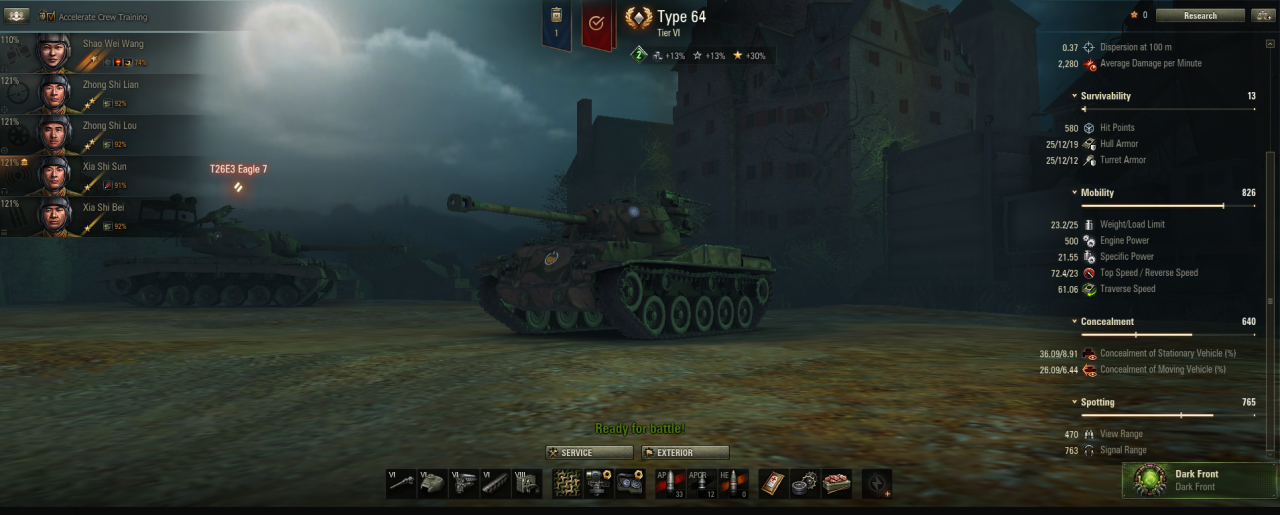Open the camouflage net equipment slot
The image size is (1280, 515).
(x=567, y=483)
